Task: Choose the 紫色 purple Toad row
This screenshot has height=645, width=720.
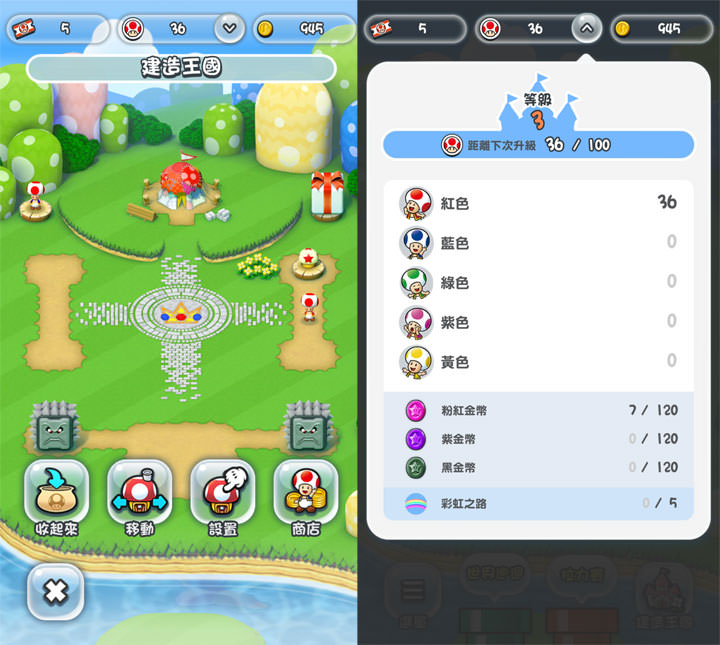Action: tap(538, 321)
